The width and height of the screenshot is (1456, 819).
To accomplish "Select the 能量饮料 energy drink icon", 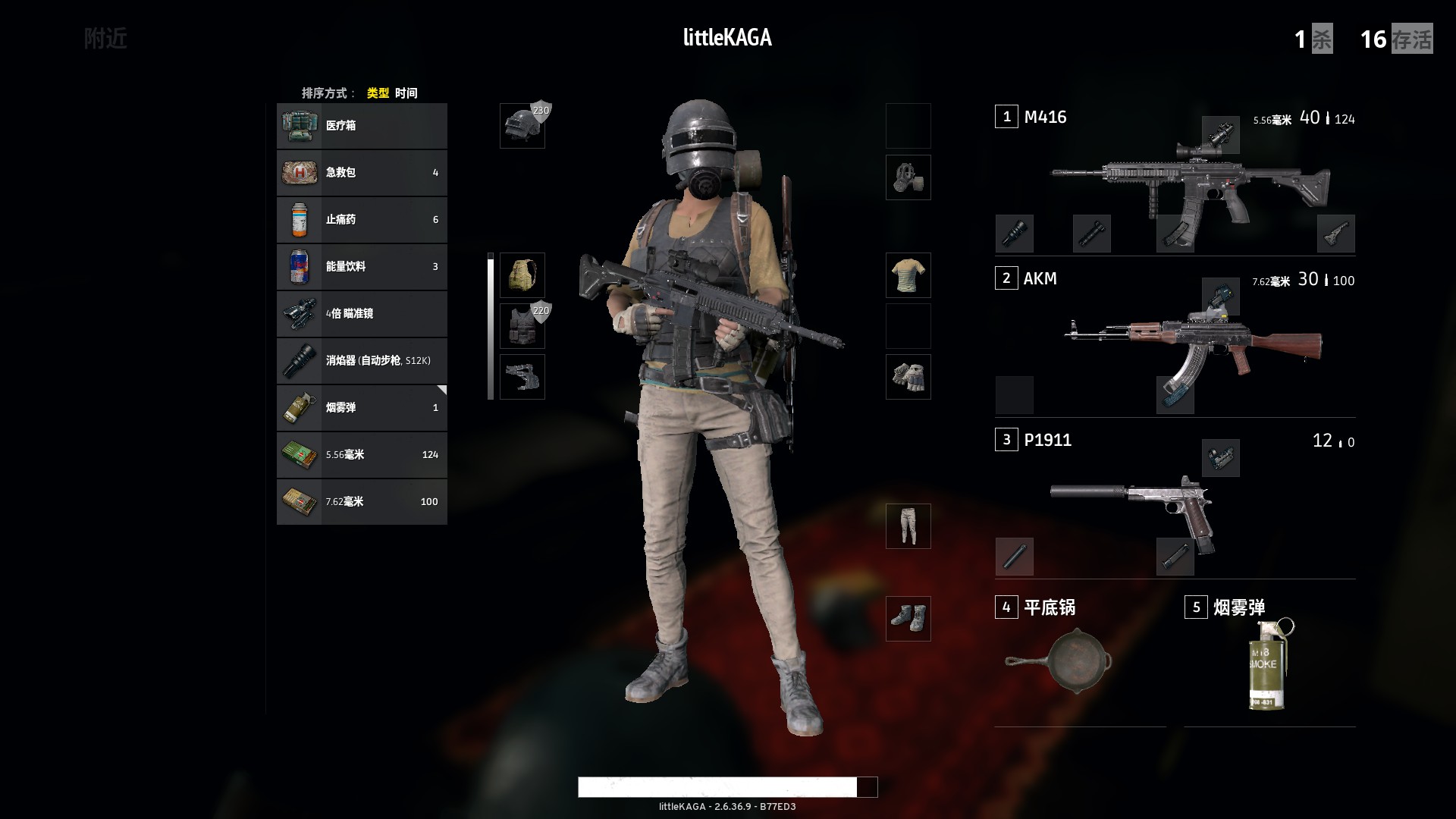I will [300, 267].
